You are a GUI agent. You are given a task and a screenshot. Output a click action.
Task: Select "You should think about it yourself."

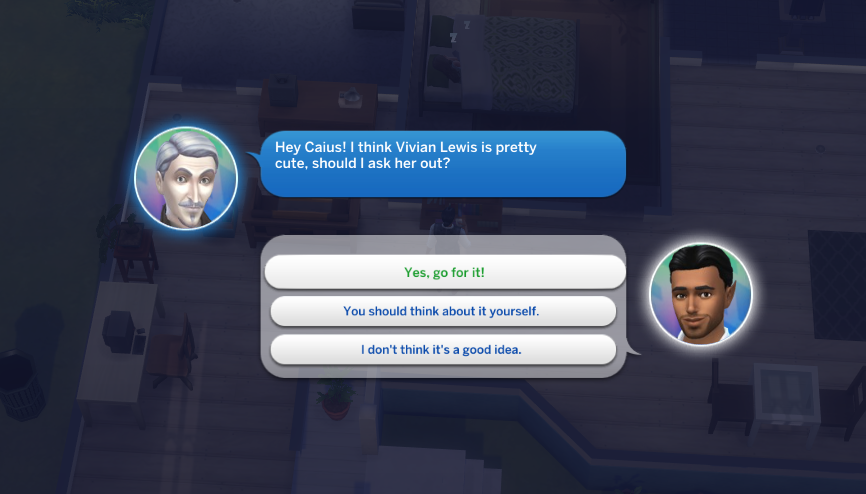pos(442,311)
